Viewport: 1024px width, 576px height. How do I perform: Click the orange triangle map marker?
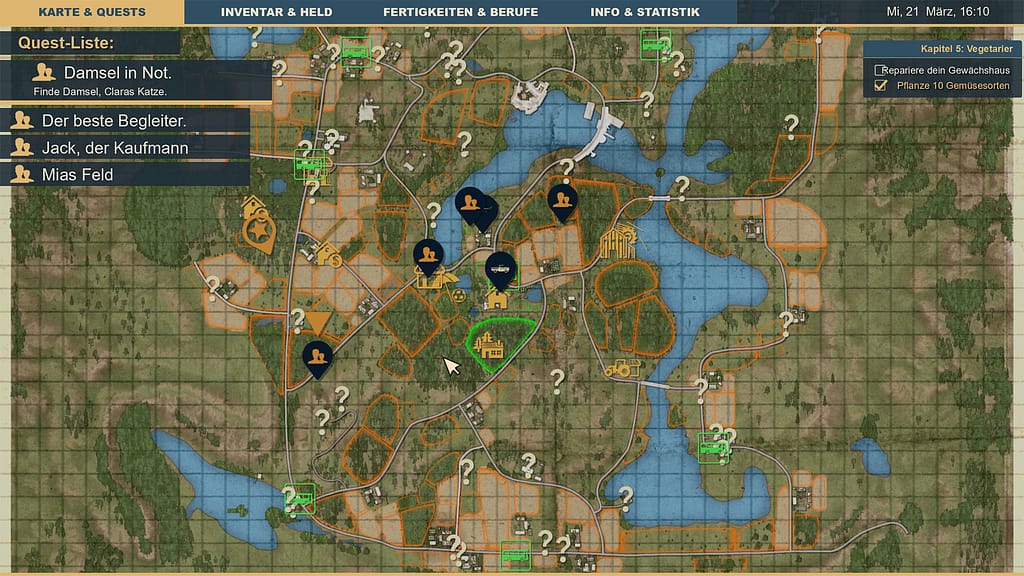(x=318, y=322)
